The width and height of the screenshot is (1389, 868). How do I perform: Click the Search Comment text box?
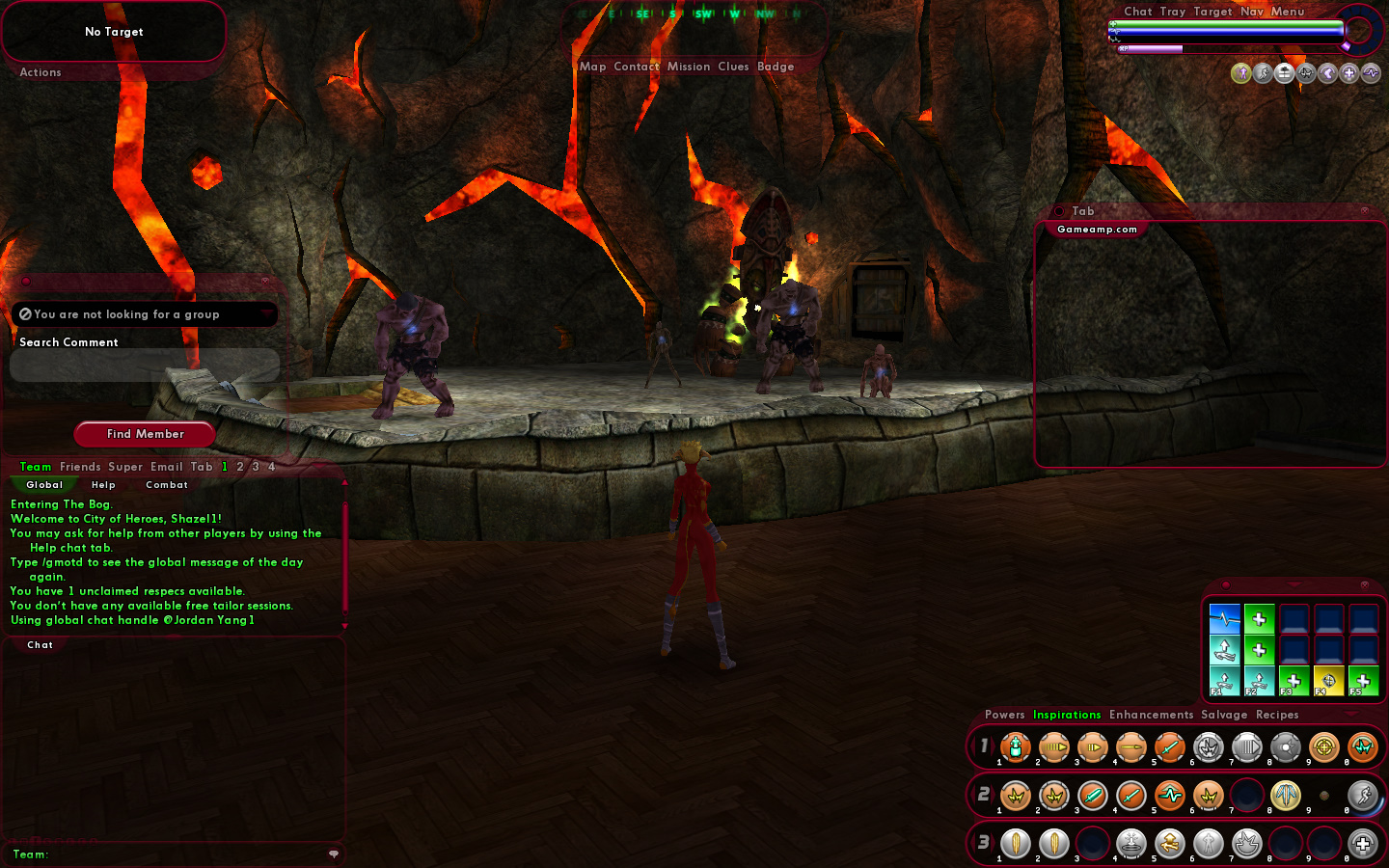coord(145,366)
